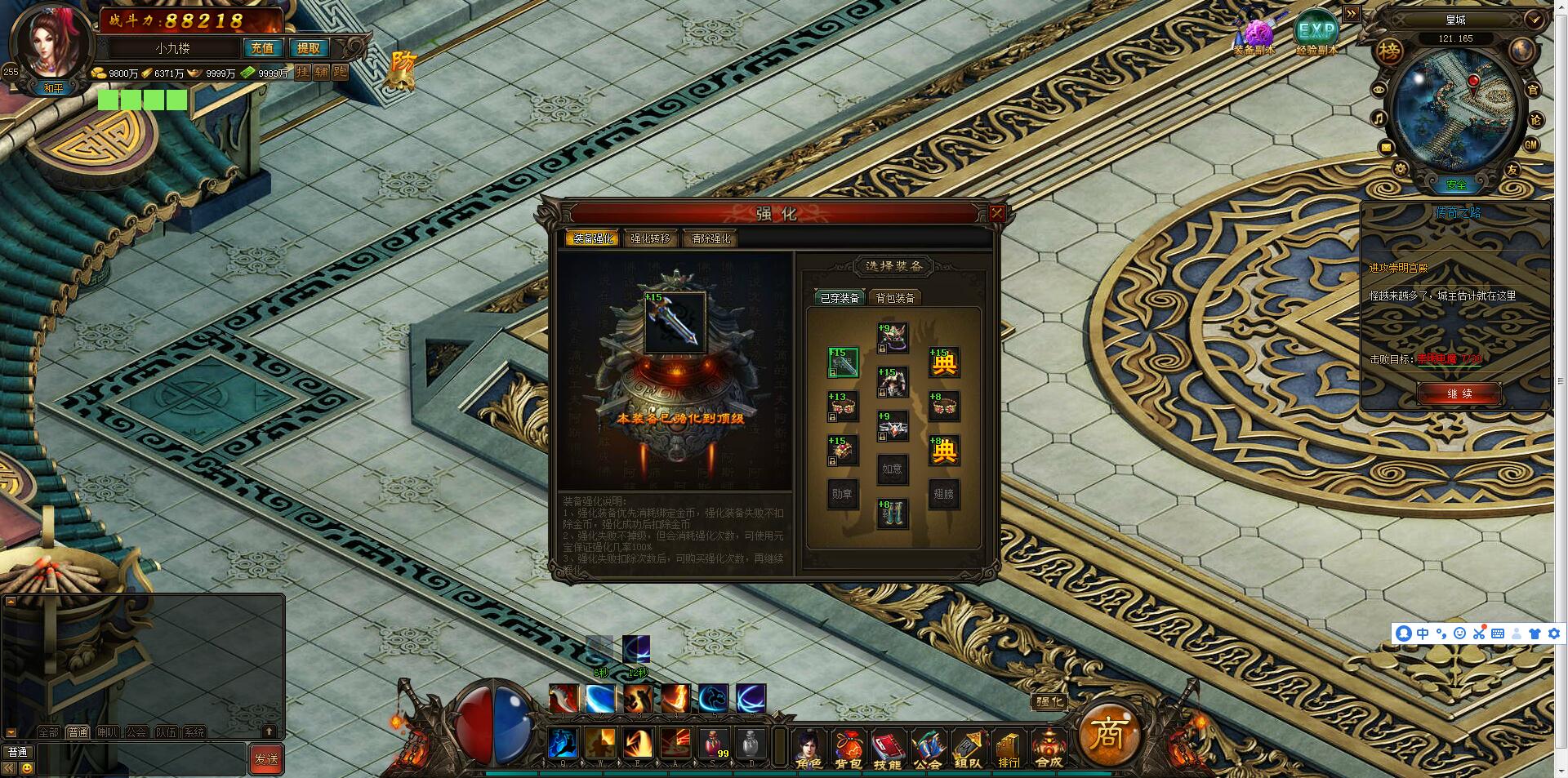Choose the +8 boots equipment slot
1568x778 pixels.
click(892, 513)
